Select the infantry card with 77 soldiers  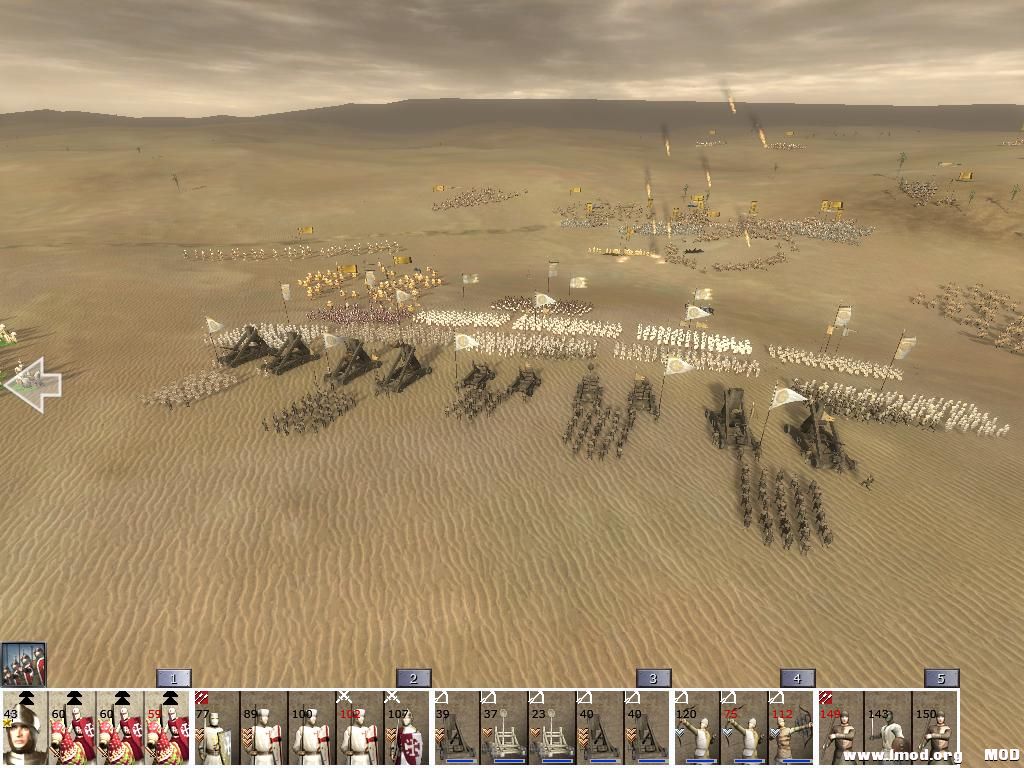(216, 728)
